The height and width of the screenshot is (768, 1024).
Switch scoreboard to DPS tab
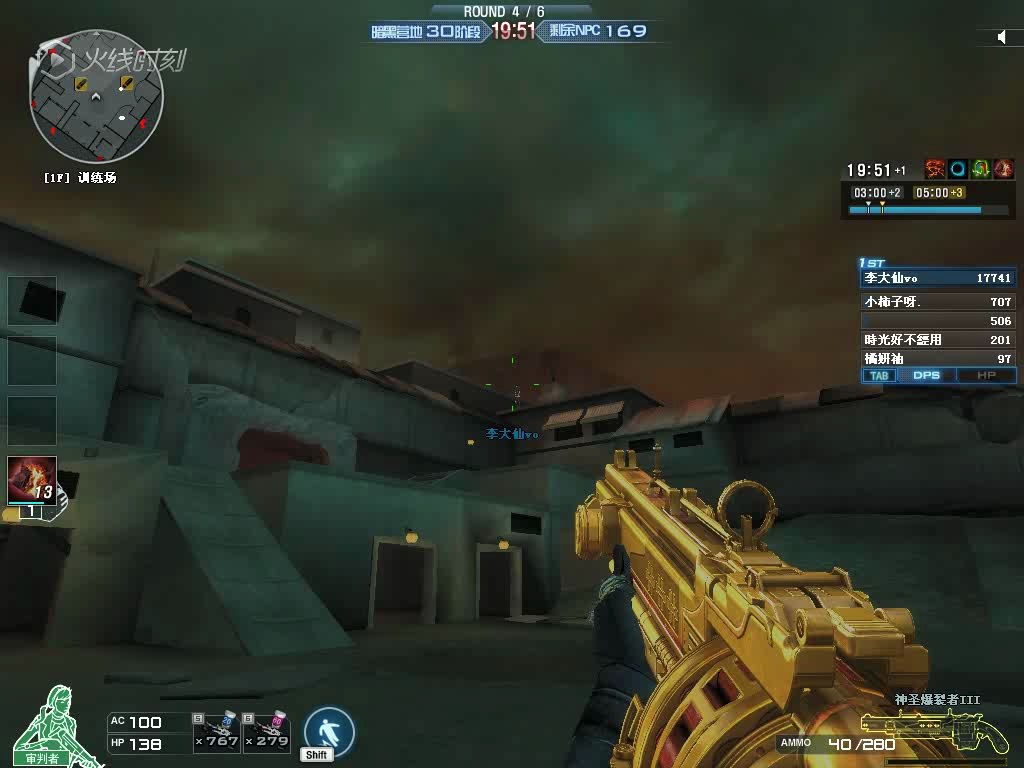coord(927,376)
